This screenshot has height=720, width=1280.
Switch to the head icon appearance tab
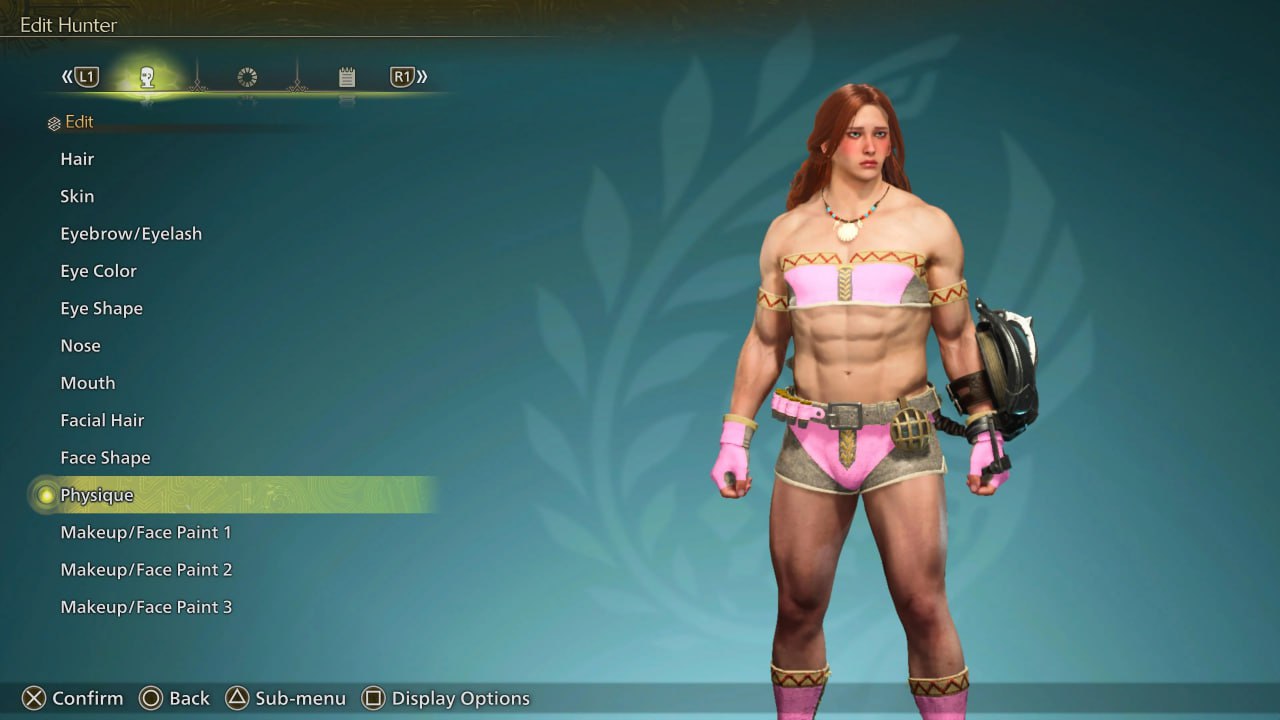(147, 77)
